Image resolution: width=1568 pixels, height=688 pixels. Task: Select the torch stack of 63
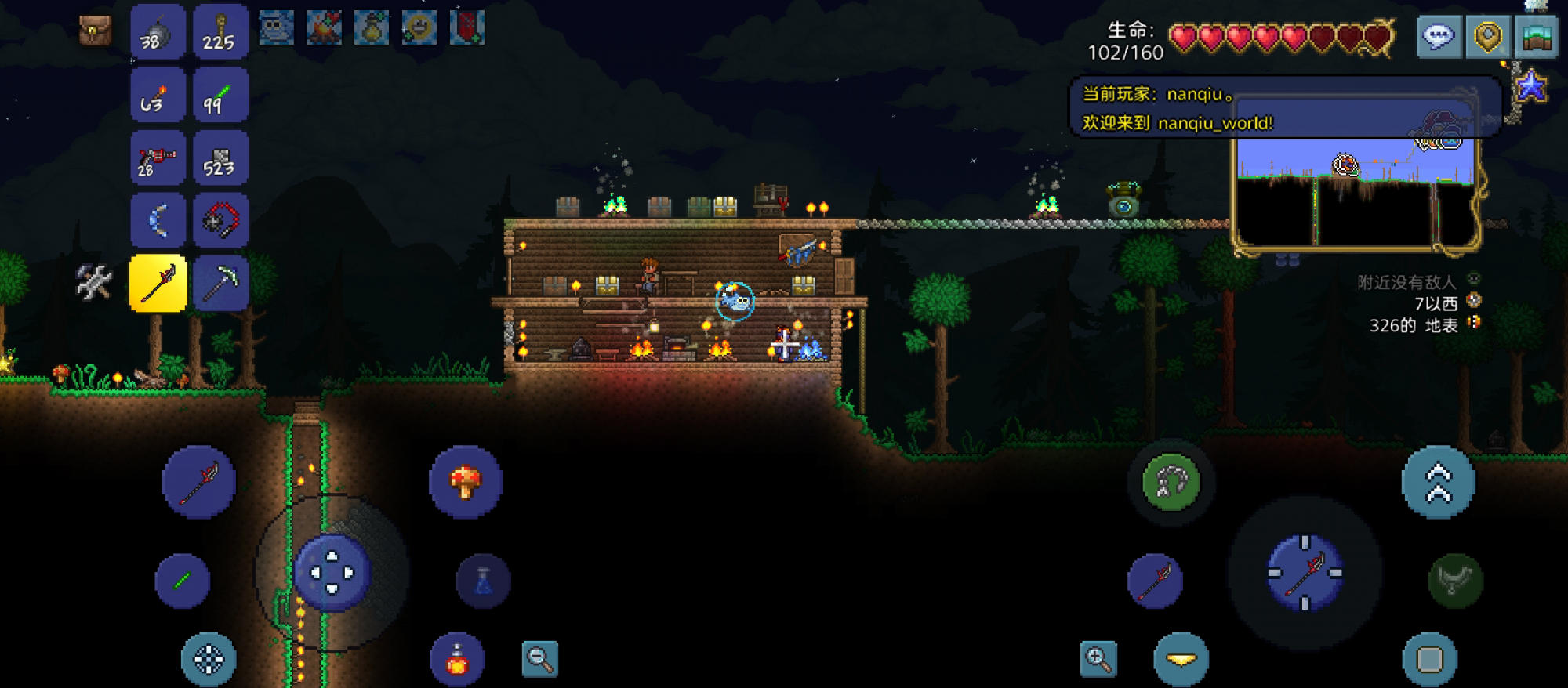tap(158, 95)
